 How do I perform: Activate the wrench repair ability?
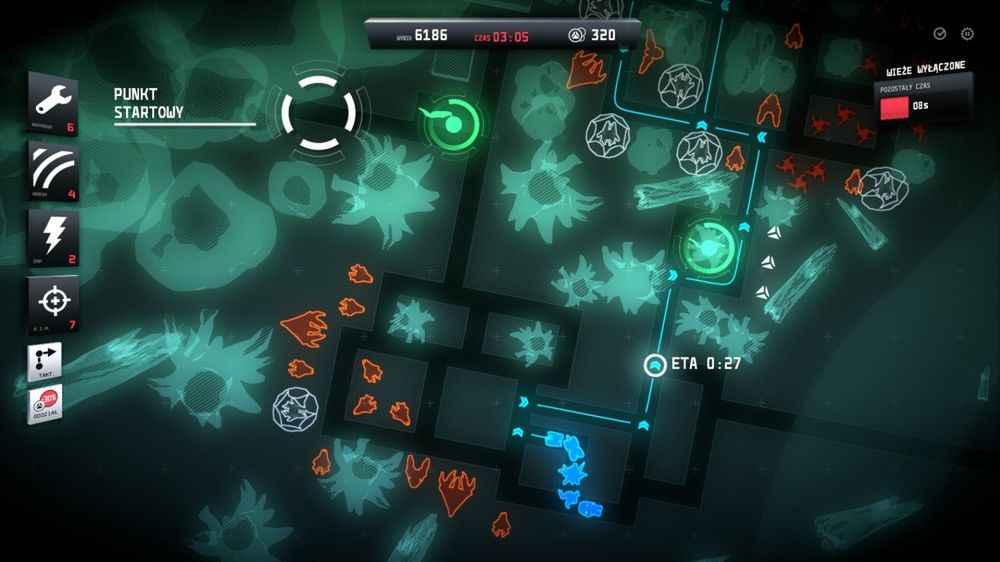52,102
